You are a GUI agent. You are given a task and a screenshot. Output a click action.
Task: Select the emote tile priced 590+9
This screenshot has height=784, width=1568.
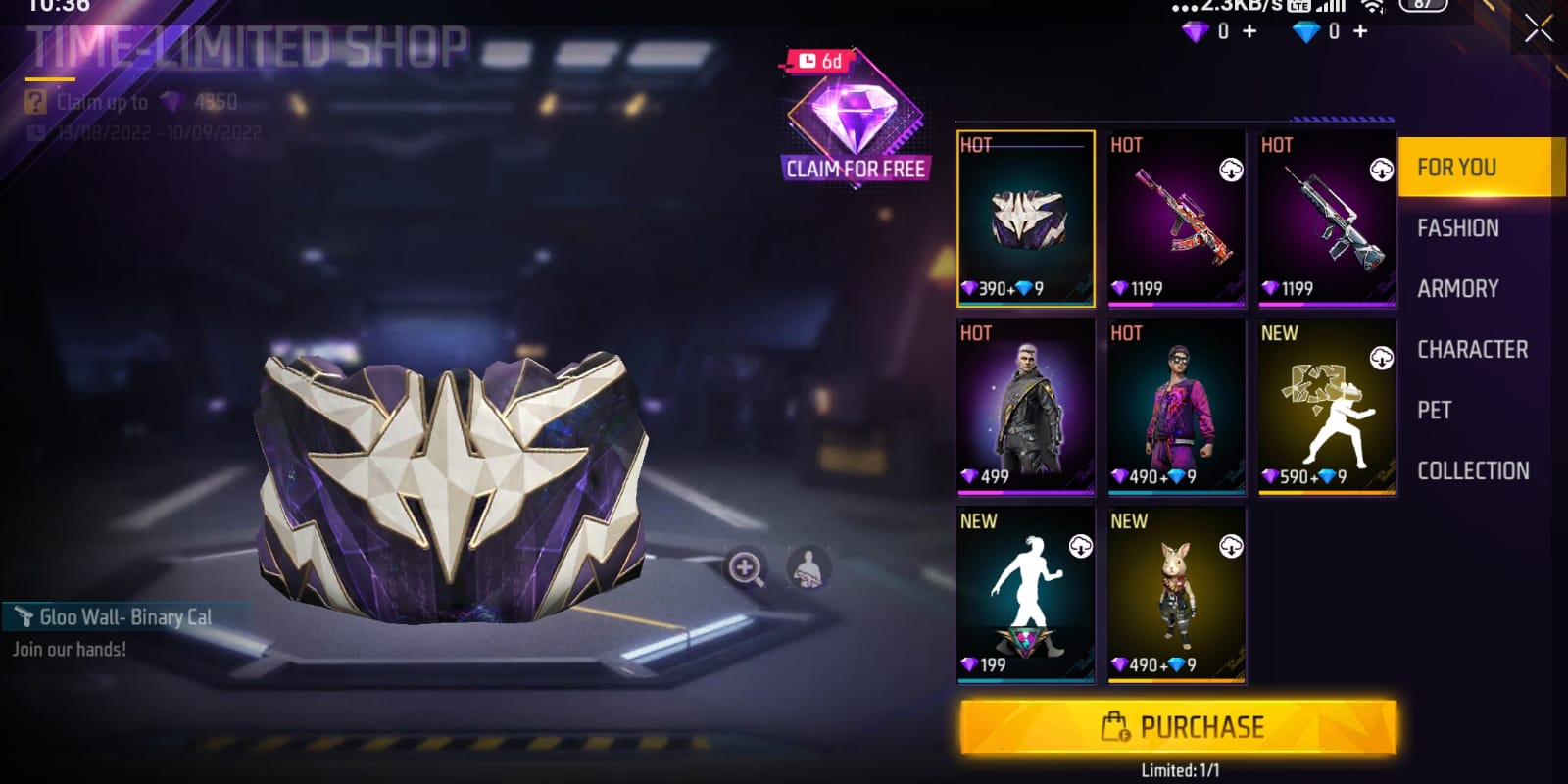click(1327, 407)
